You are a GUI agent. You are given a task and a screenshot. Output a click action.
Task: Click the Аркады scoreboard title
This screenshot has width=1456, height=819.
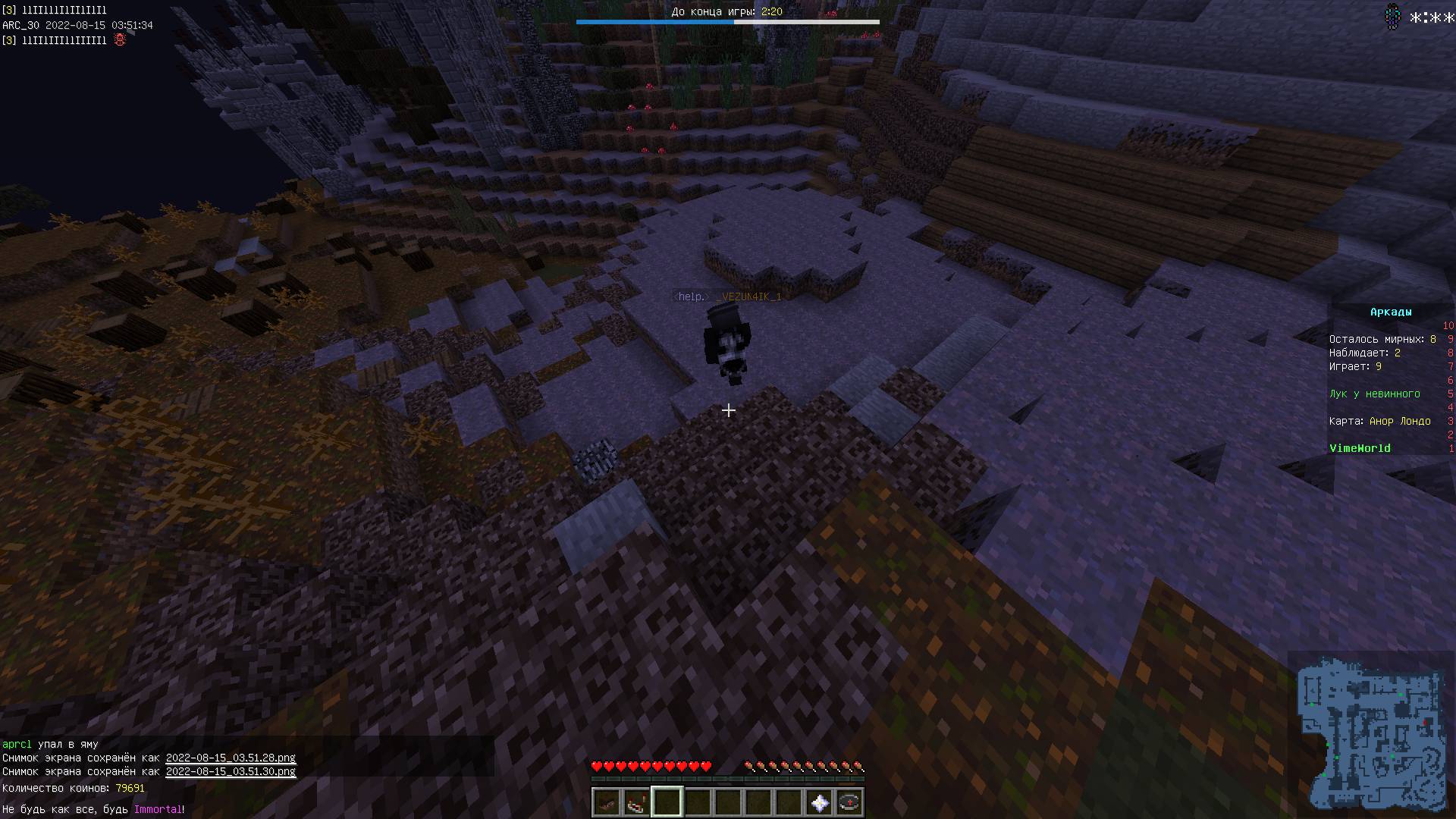pos(1391,312)
